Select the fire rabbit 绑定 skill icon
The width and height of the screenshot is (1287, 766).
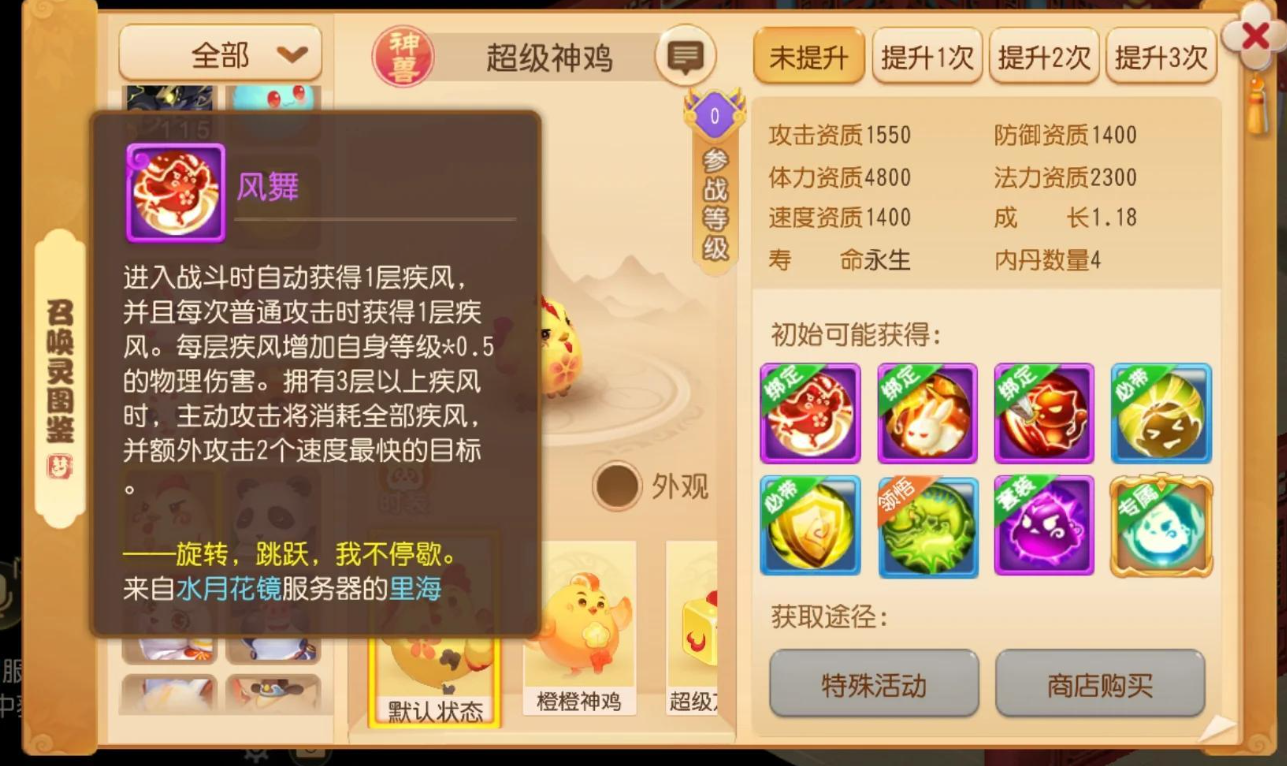click(927, 413)
